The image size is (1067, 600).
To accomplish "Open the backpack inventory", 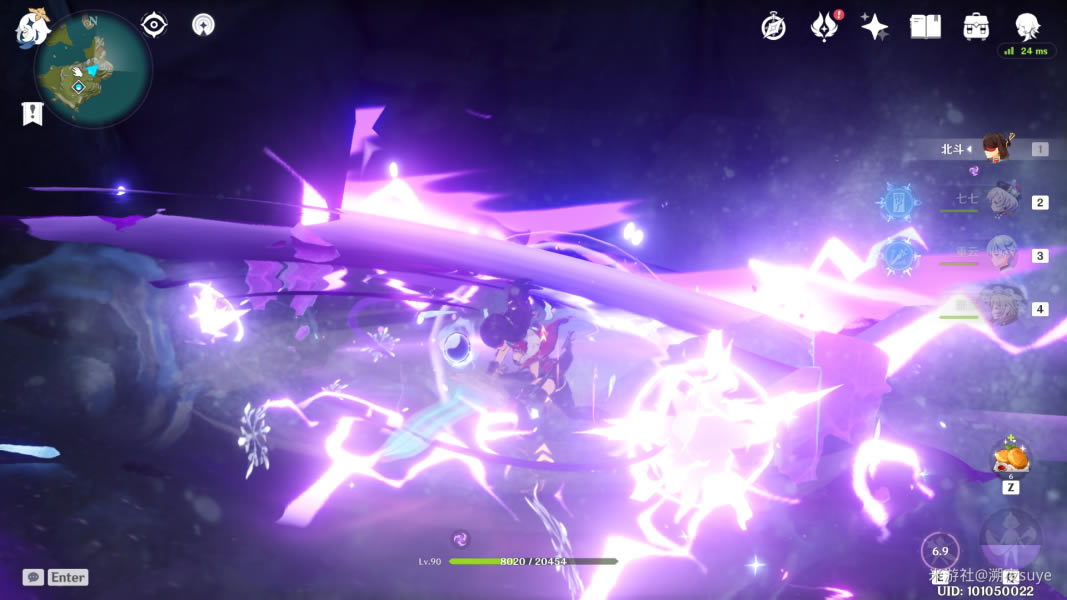I will pyautogui.click(x=976, y=27).
